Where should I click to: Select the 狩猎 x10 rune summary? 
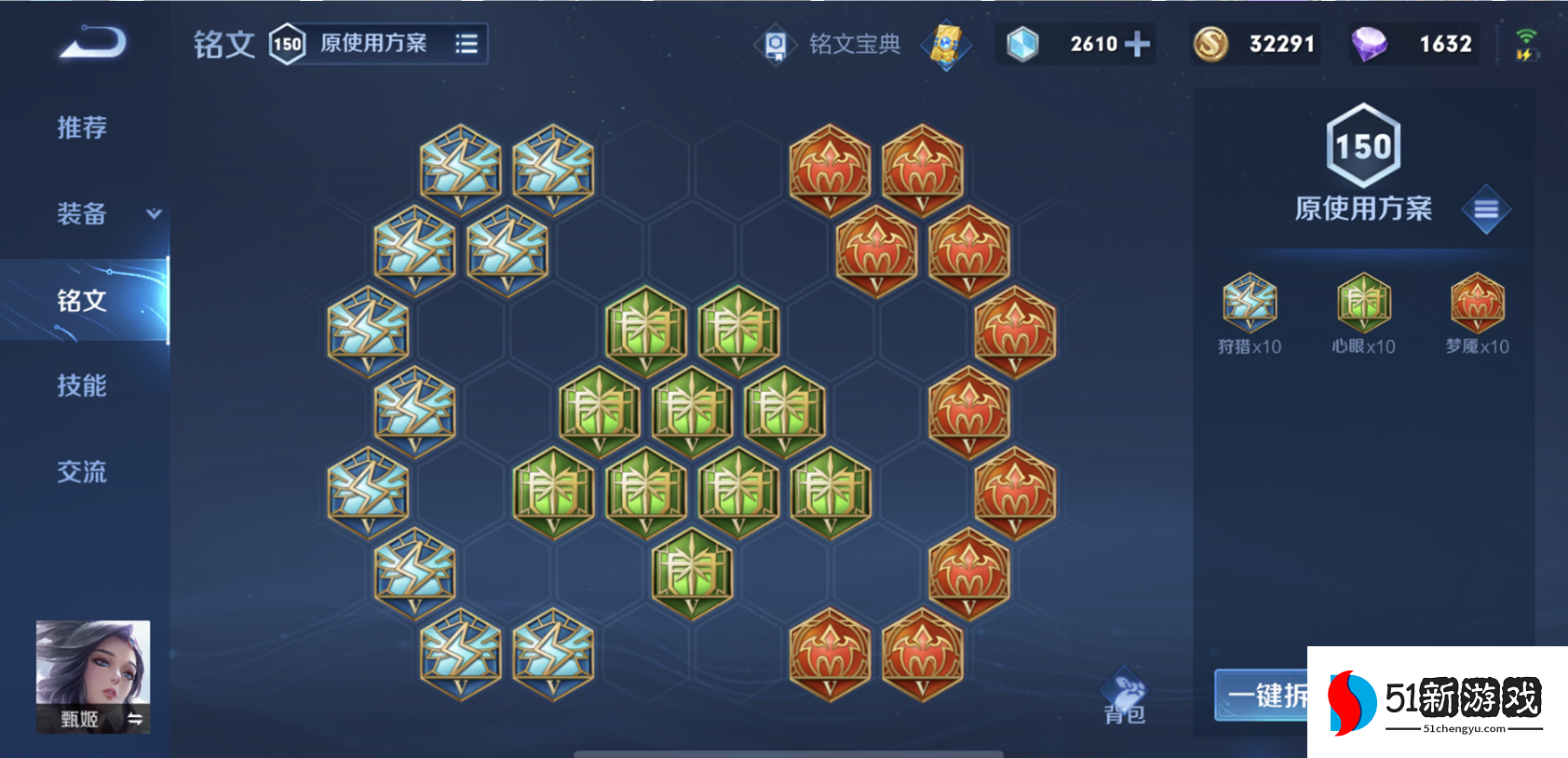1250,314
